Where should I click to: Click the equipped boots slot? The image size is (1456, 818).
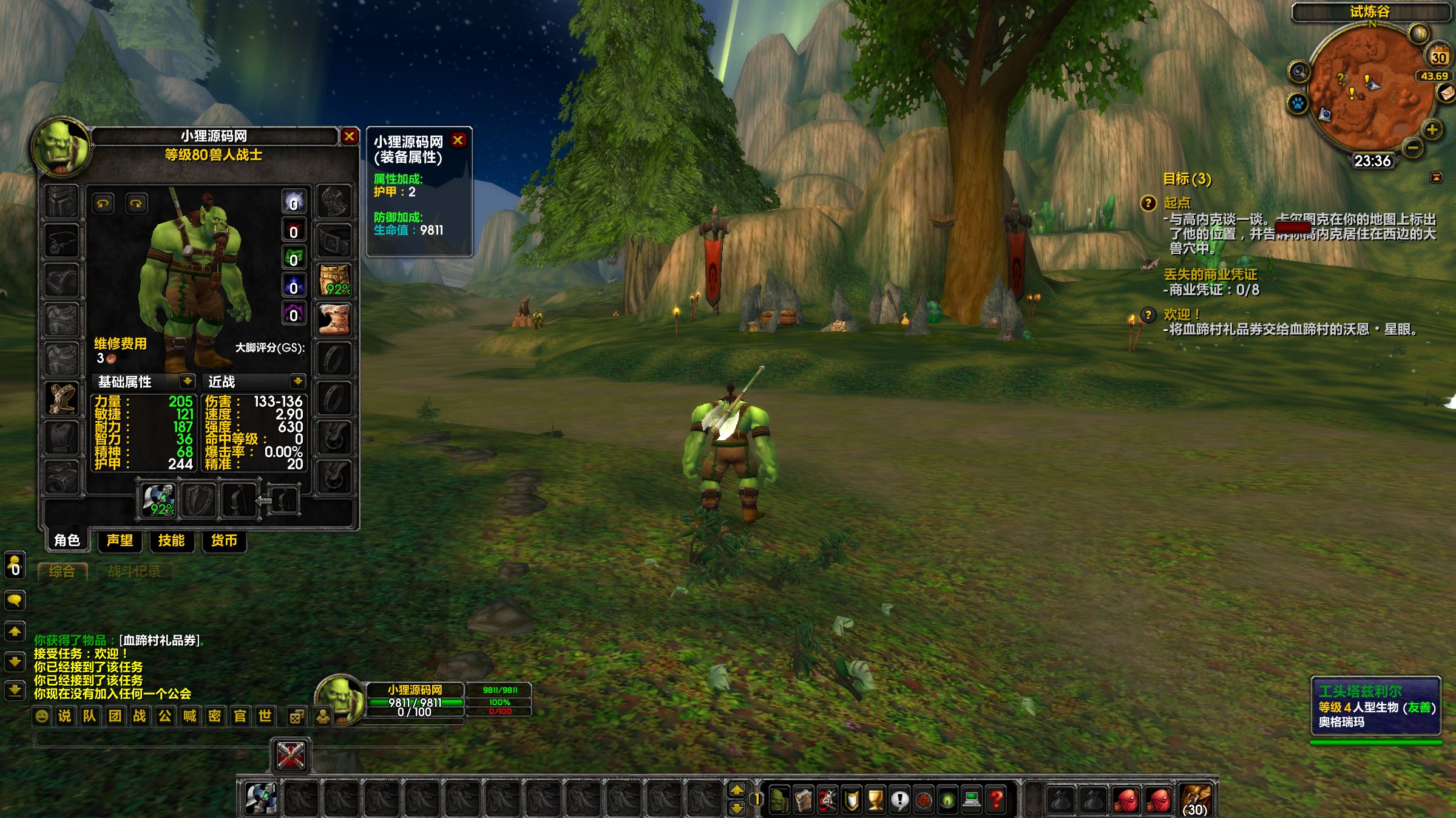click(x=334, y=319)
